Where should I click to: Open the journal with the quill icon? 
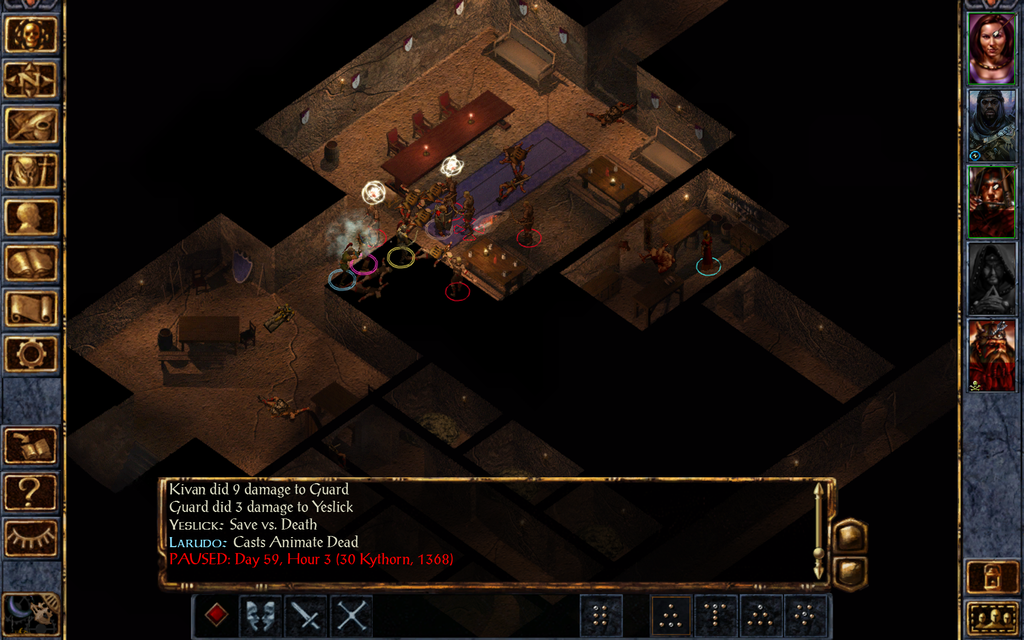click(x=31, y=125)
